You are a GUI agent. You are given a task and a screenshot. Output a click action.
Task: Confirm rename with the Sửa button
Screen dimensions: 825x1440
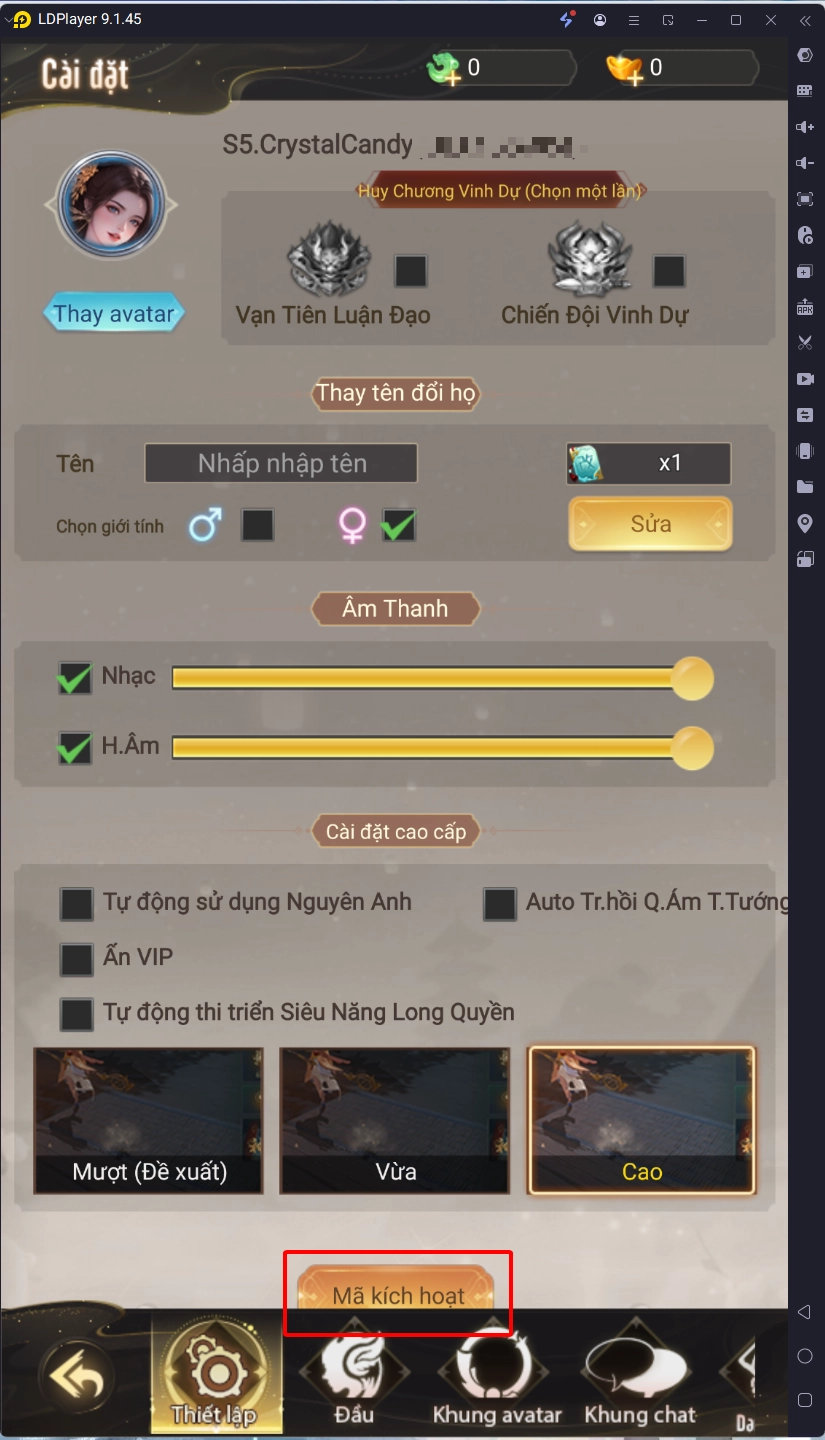tap(650, 524)
